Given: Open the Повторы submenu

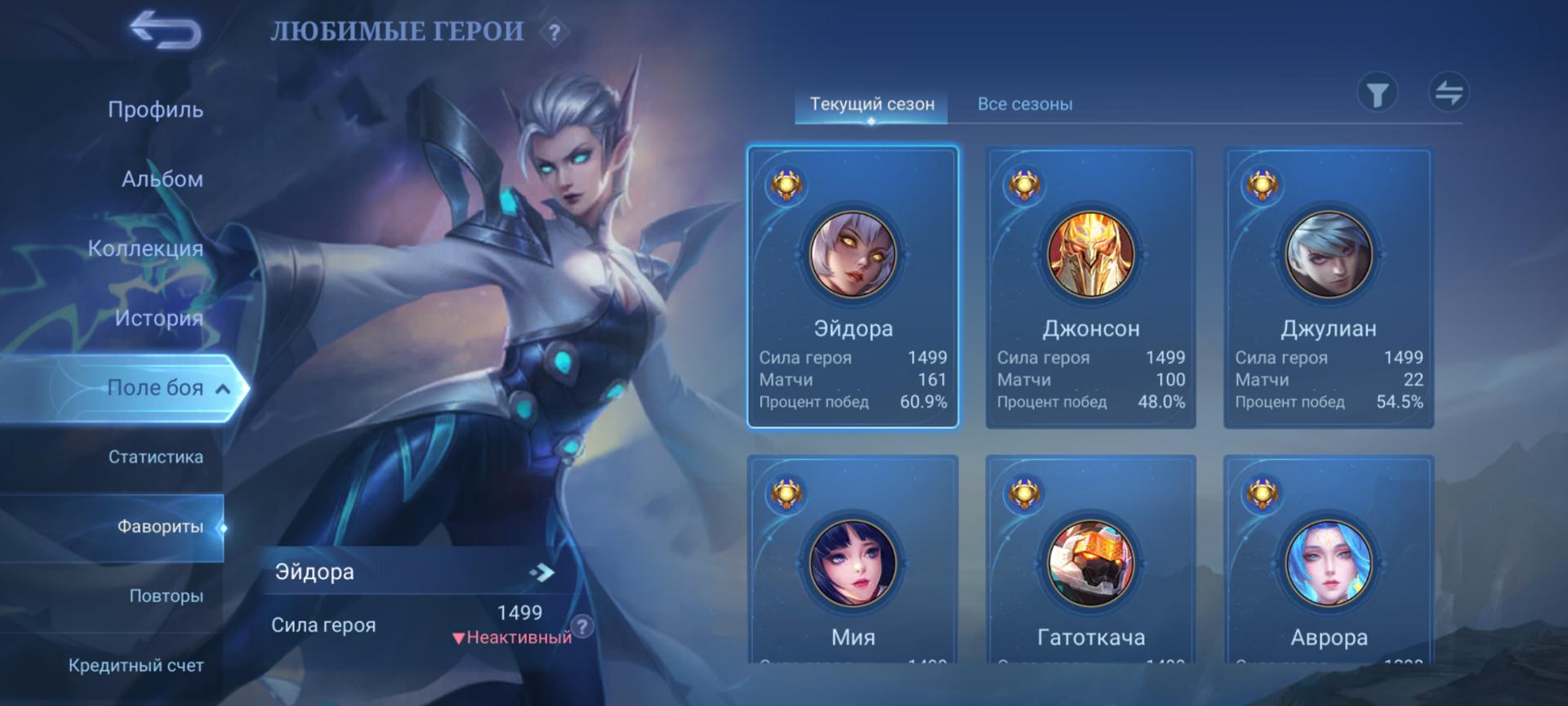Looking at the screenshot, I should (x=166, y=597).
